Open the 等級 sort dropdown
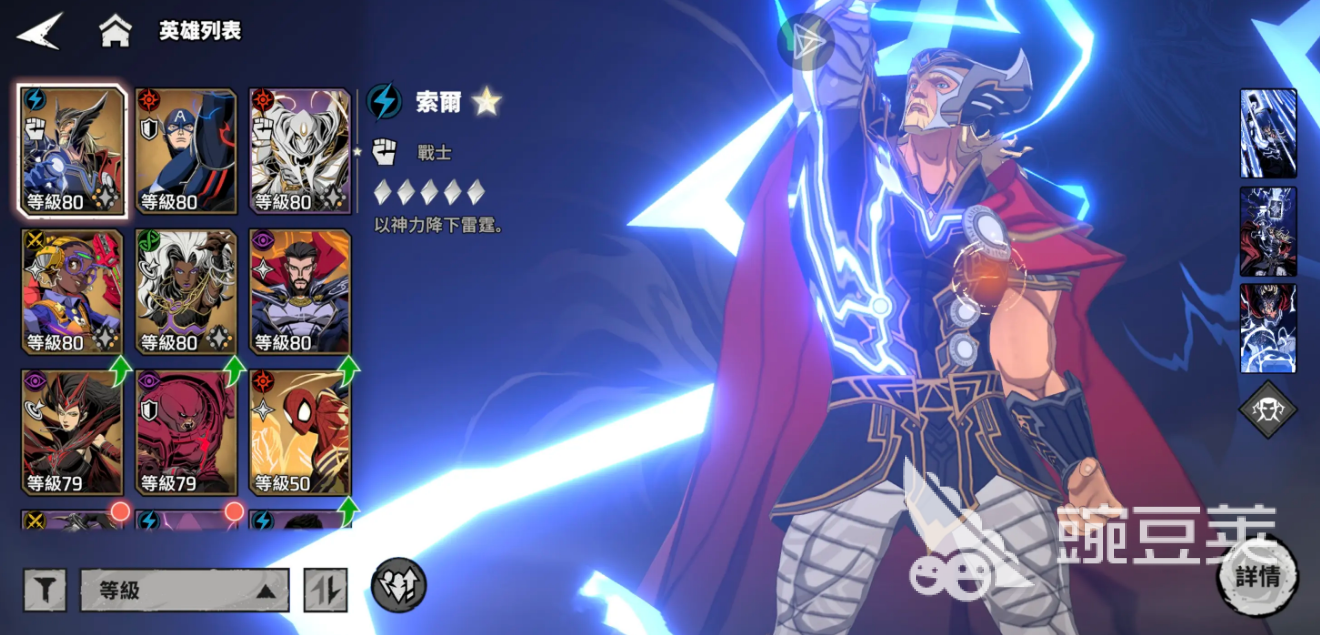Screen dimensions: 1320x635 pos(185,590)
